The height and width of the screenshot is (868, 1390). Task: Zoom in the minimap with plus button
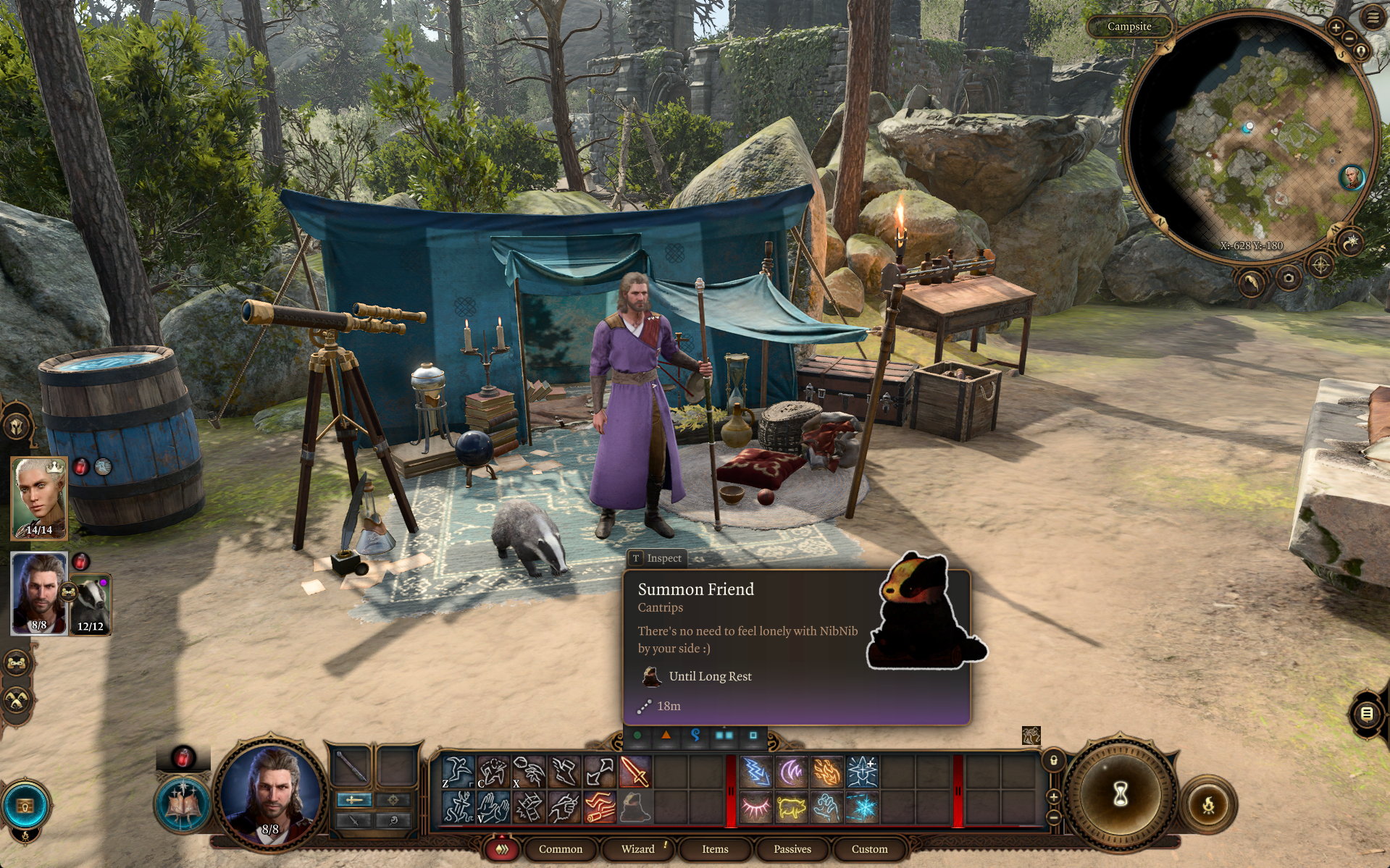pos(1336,28)
